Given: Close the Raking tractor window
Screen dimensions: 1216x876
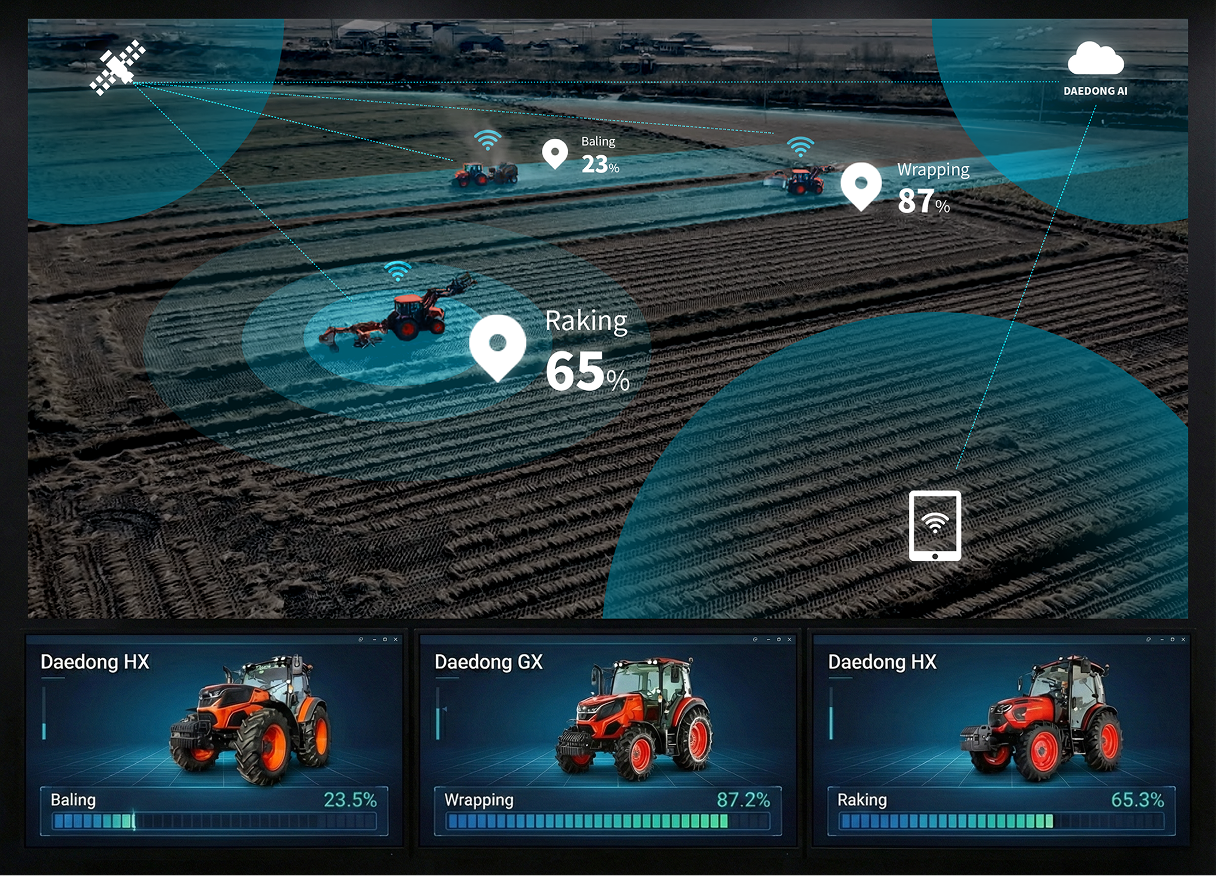Looking at the screenshot, I should [x=1184, y=638].
